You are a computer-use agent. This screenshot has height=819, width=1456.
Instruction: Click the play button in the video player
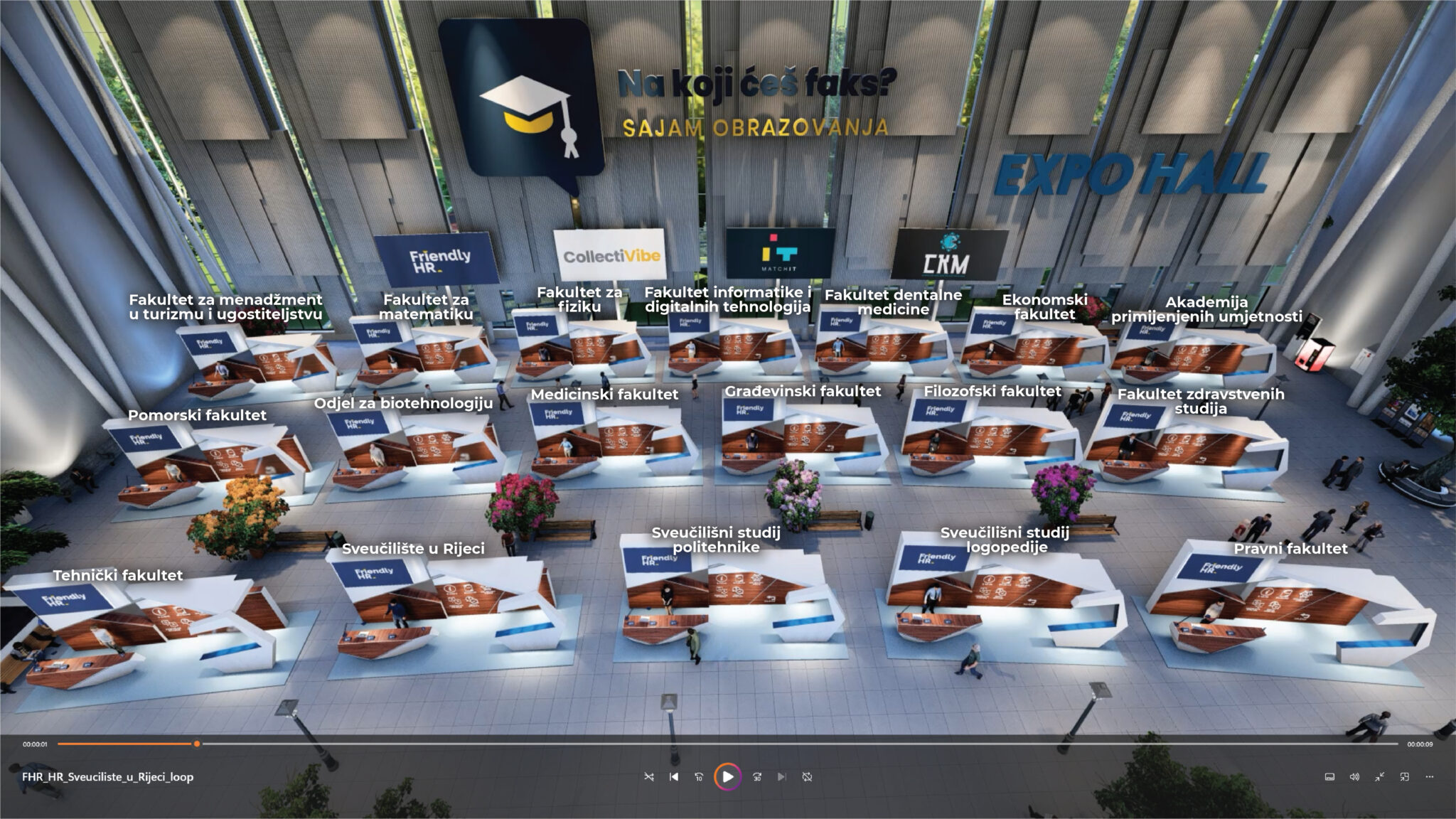coord(727,777)
